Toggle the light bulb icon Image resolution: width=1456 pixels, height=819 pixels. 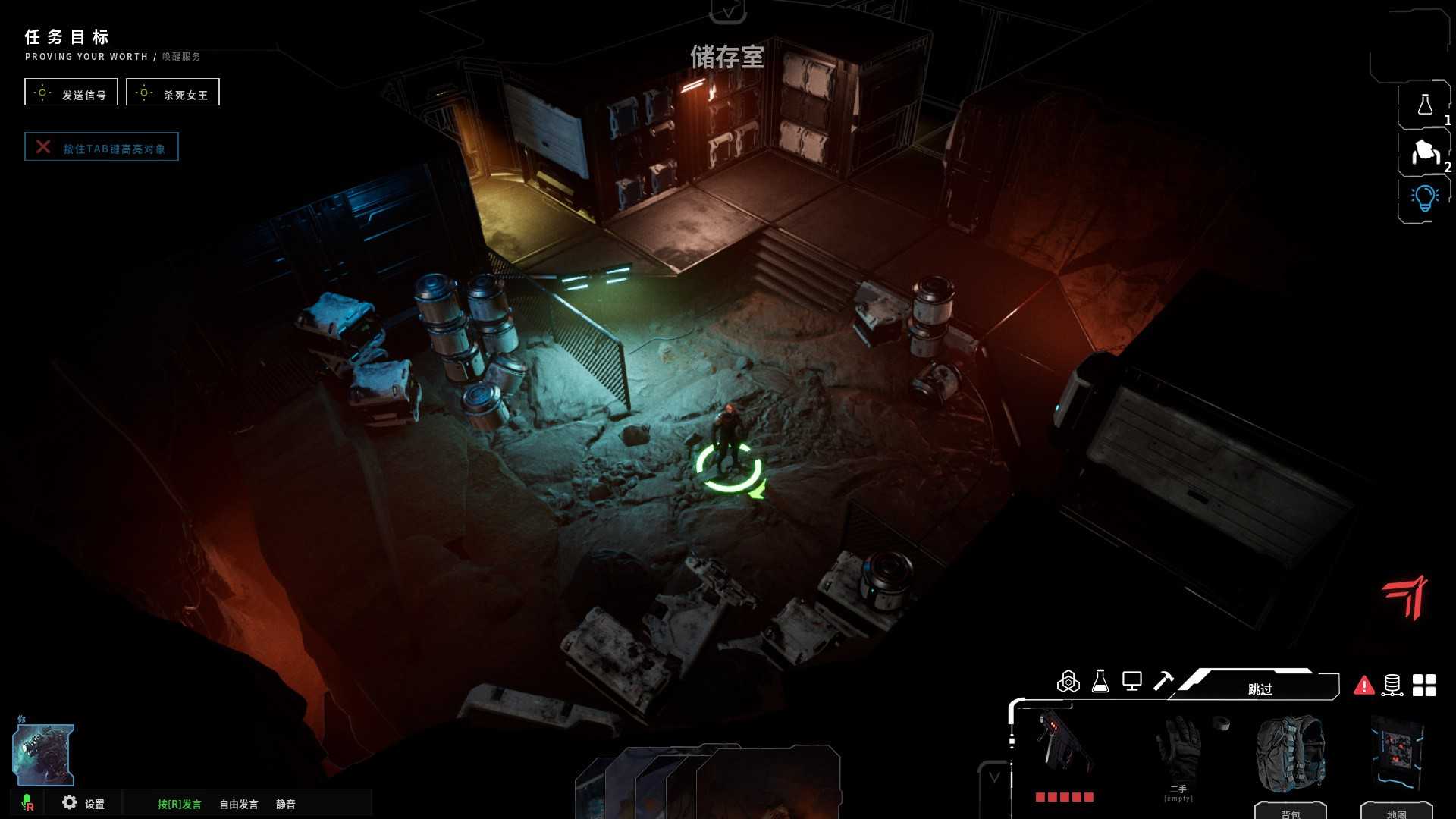[x=1424, y=199]
